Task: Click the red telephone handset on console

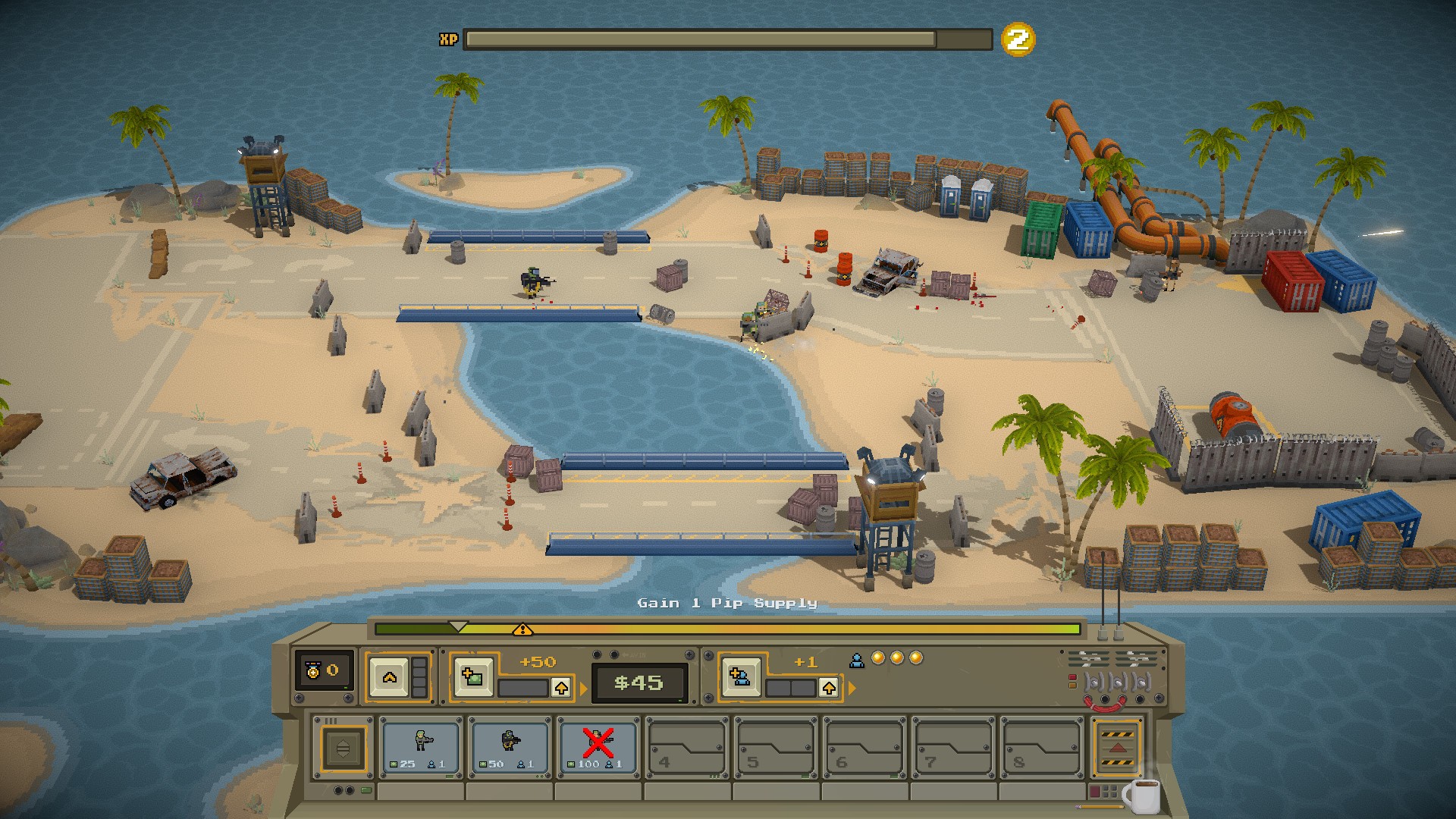Action: (1105, 704)
